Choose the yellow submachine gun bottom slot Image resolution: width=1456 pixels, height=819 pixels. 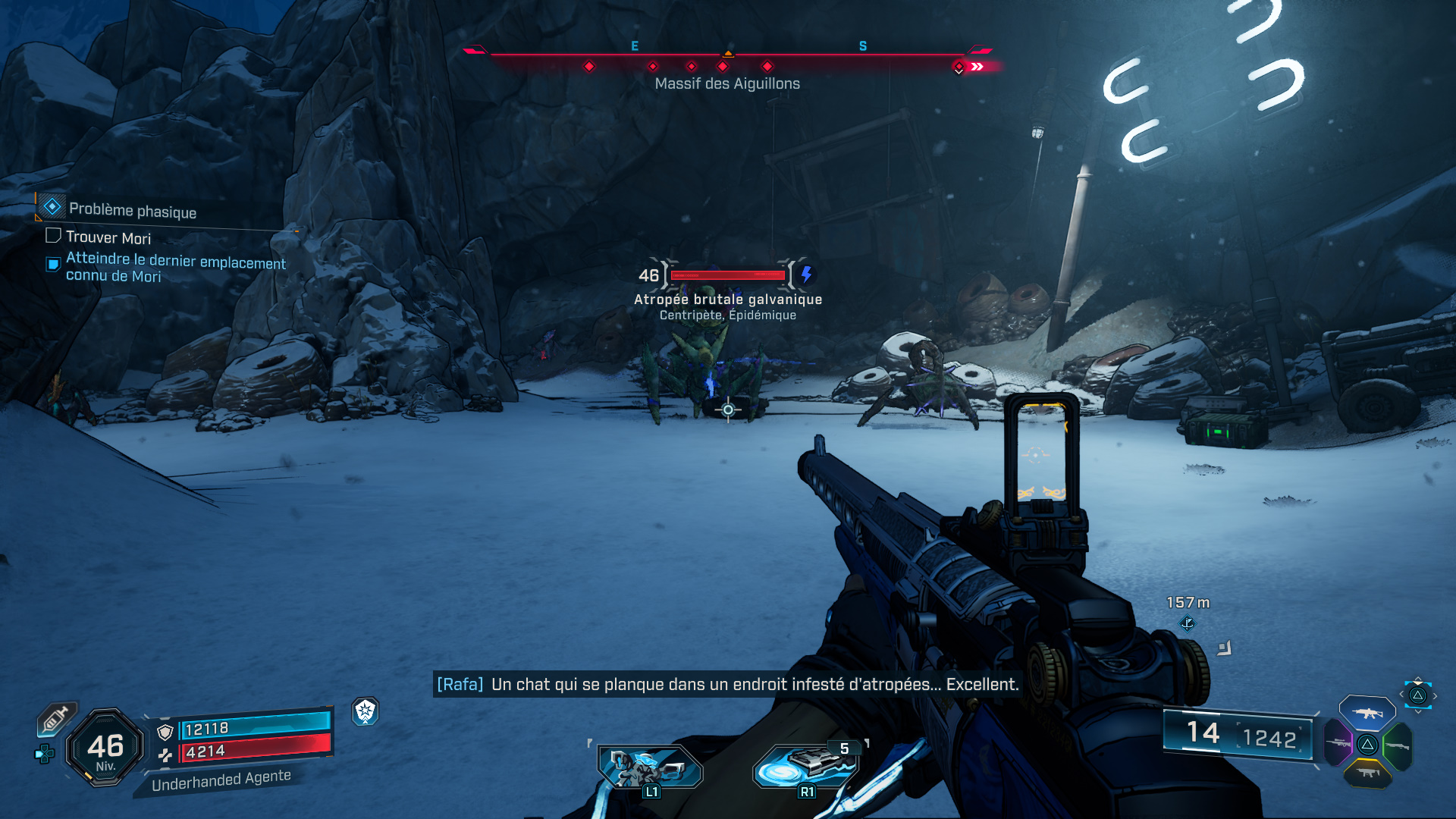coord(1367,773)
